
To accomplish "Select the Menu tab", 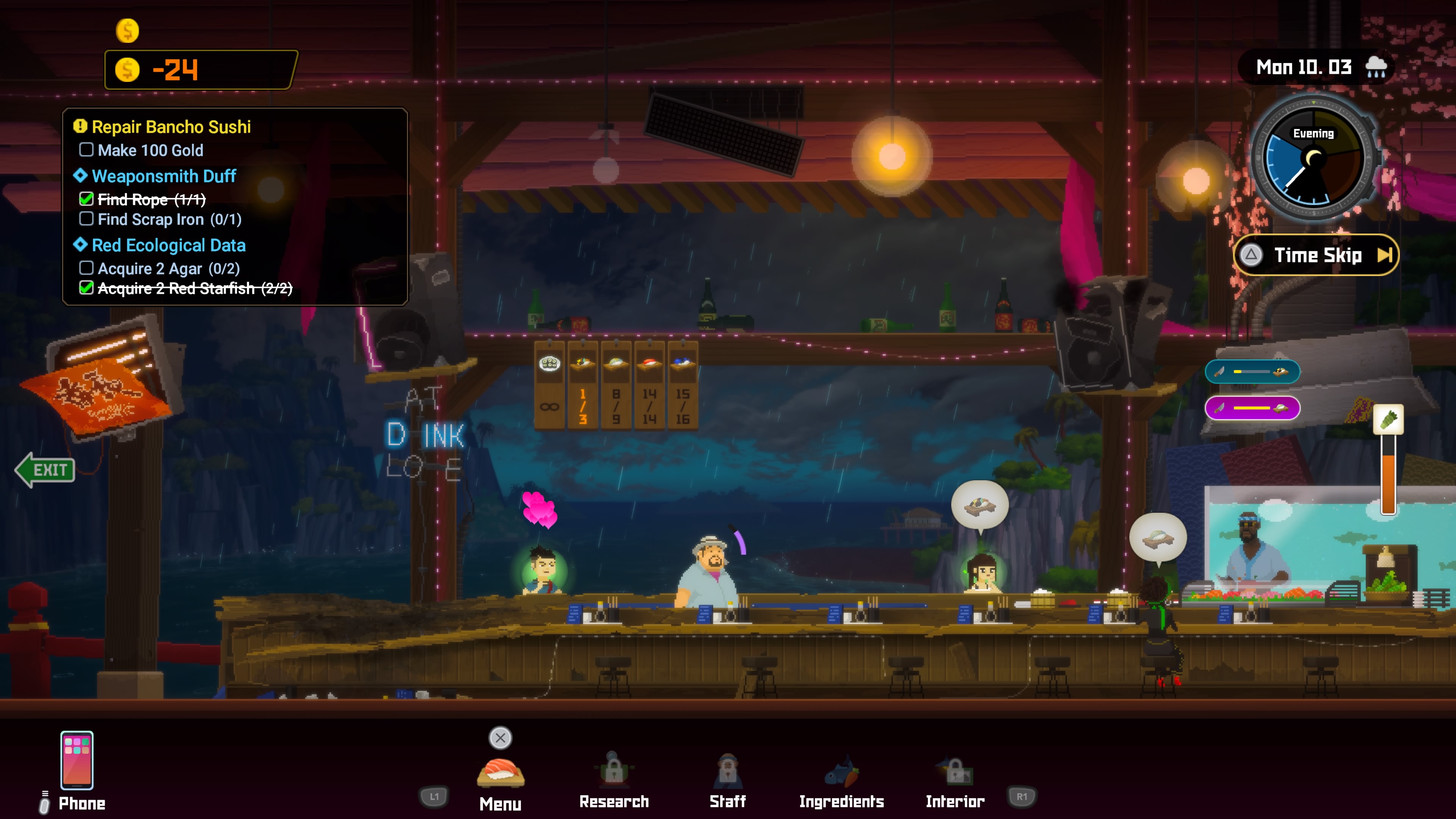I will tap(500, 780).
